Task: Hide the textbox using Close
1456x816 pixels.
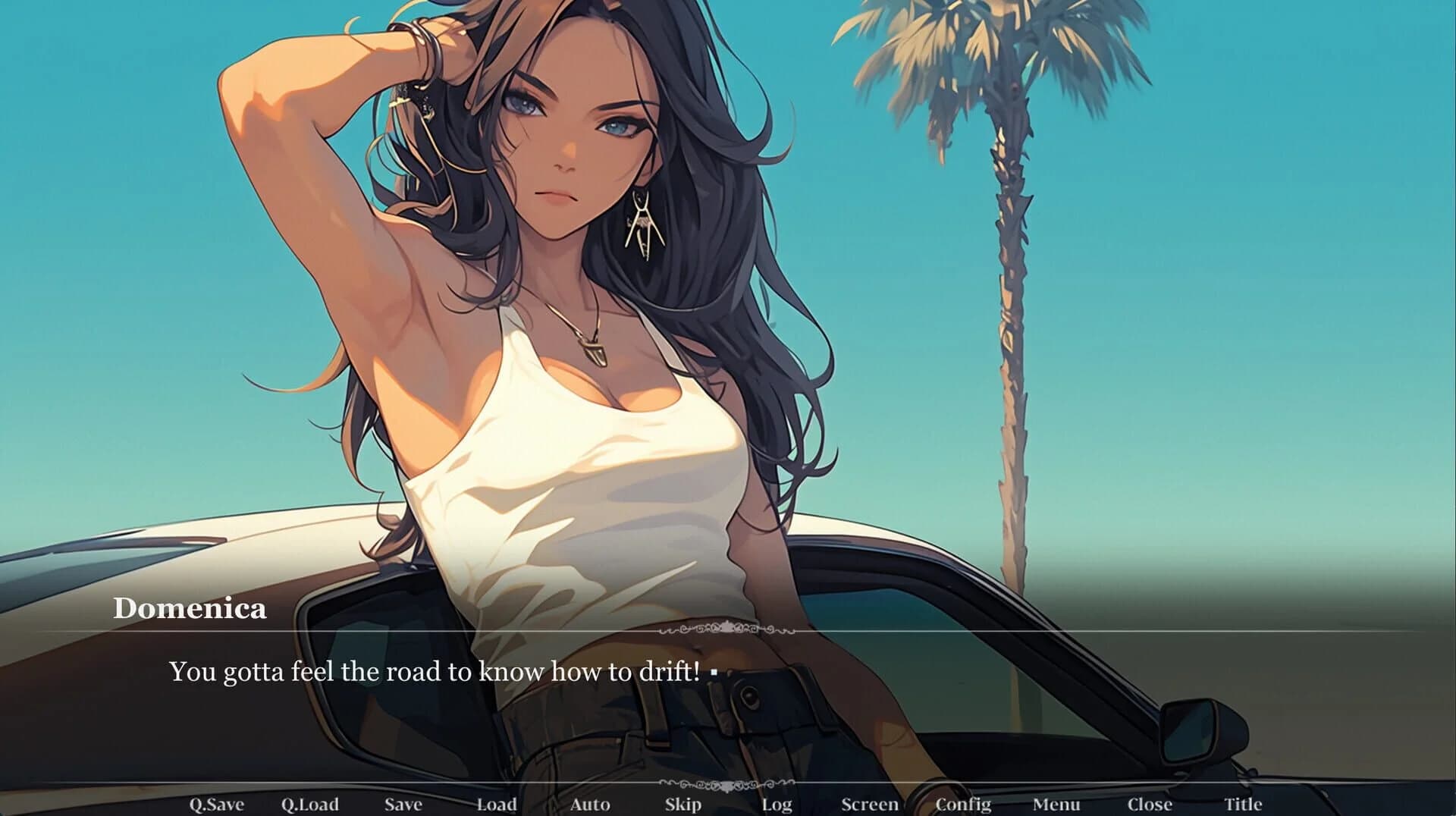Action: click(1150, 804)
